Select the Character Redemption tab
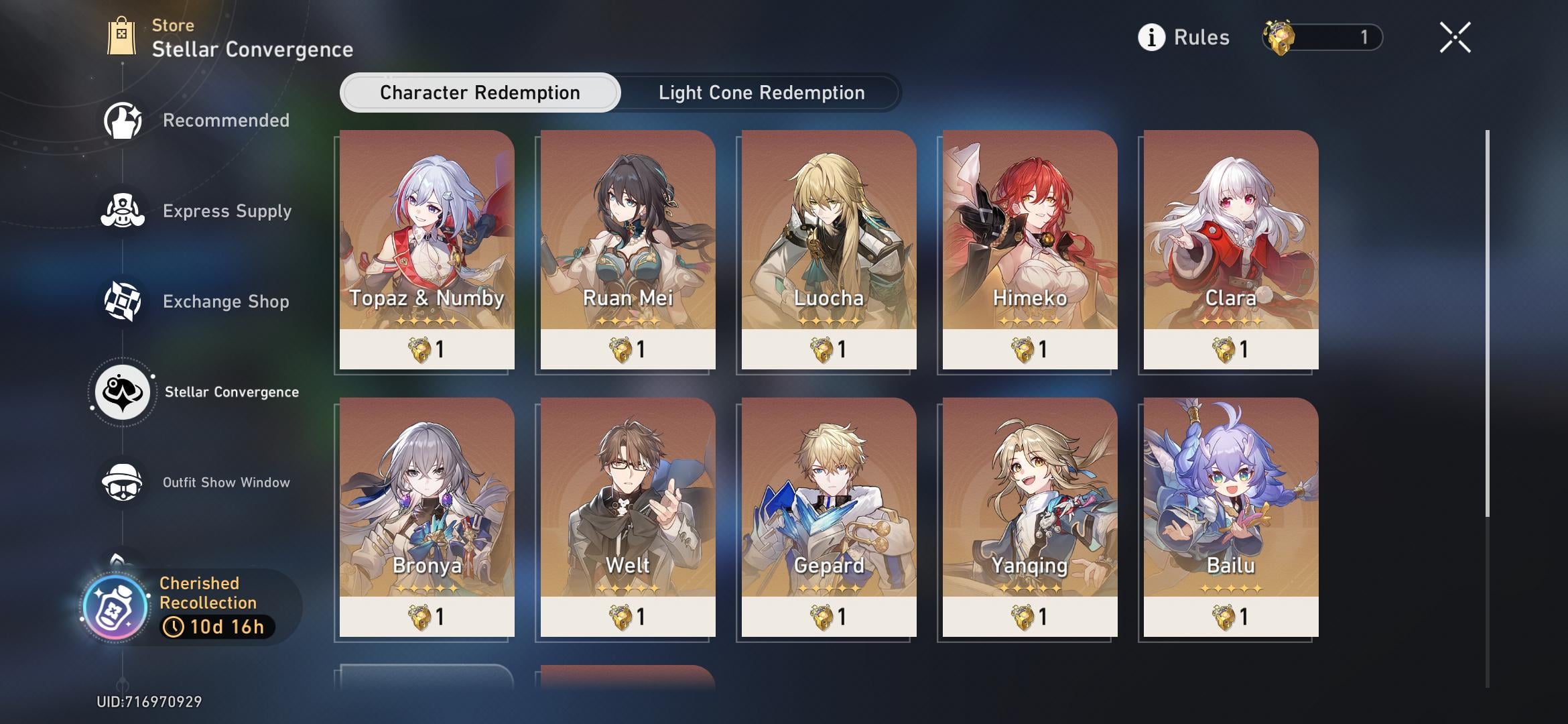The image size is (1568, 724). 480,93
